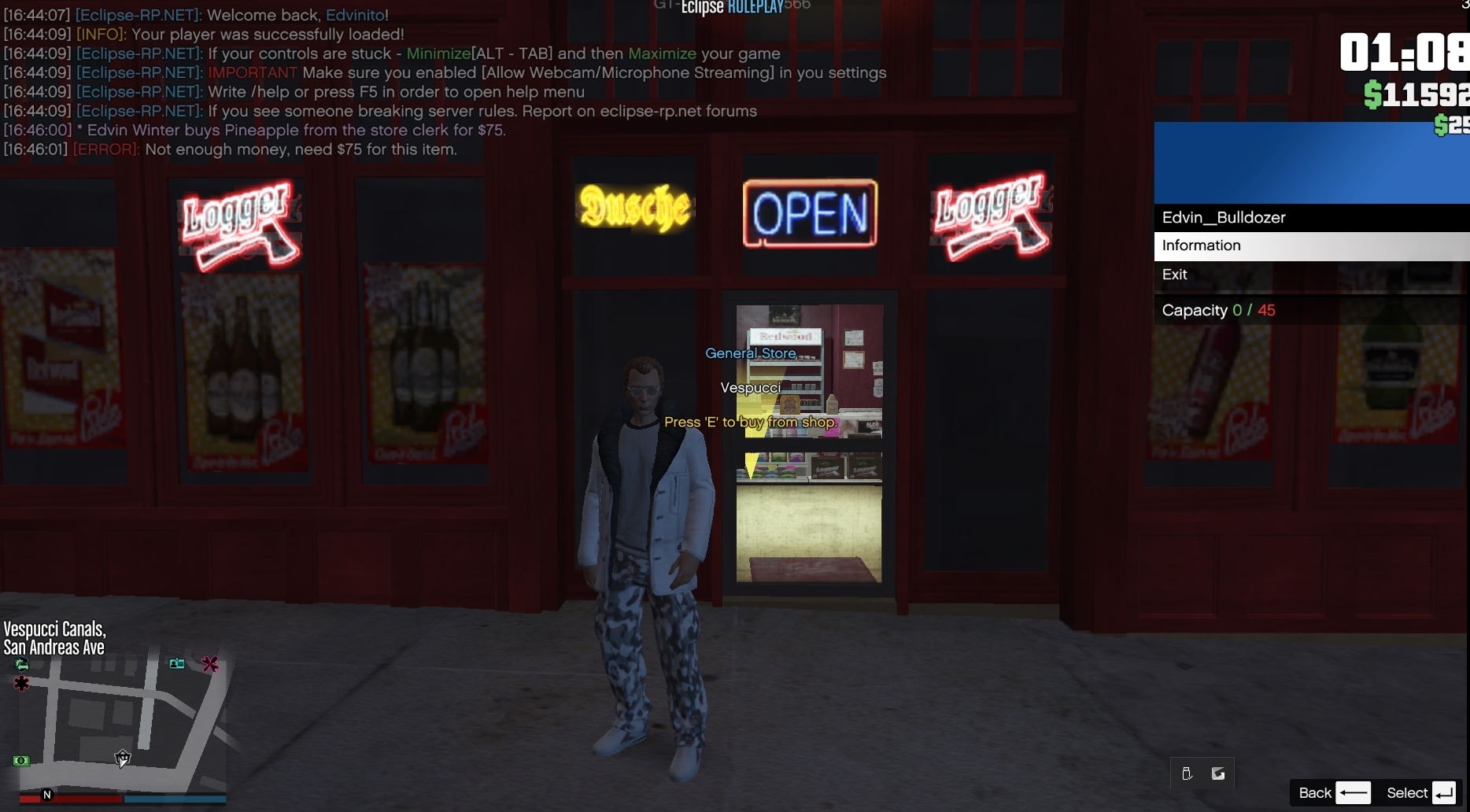The height and width of the screenshot is (812, 1470).
Task: Click the mechanic wrench blip on the minimap
Action: coord(210,665)
